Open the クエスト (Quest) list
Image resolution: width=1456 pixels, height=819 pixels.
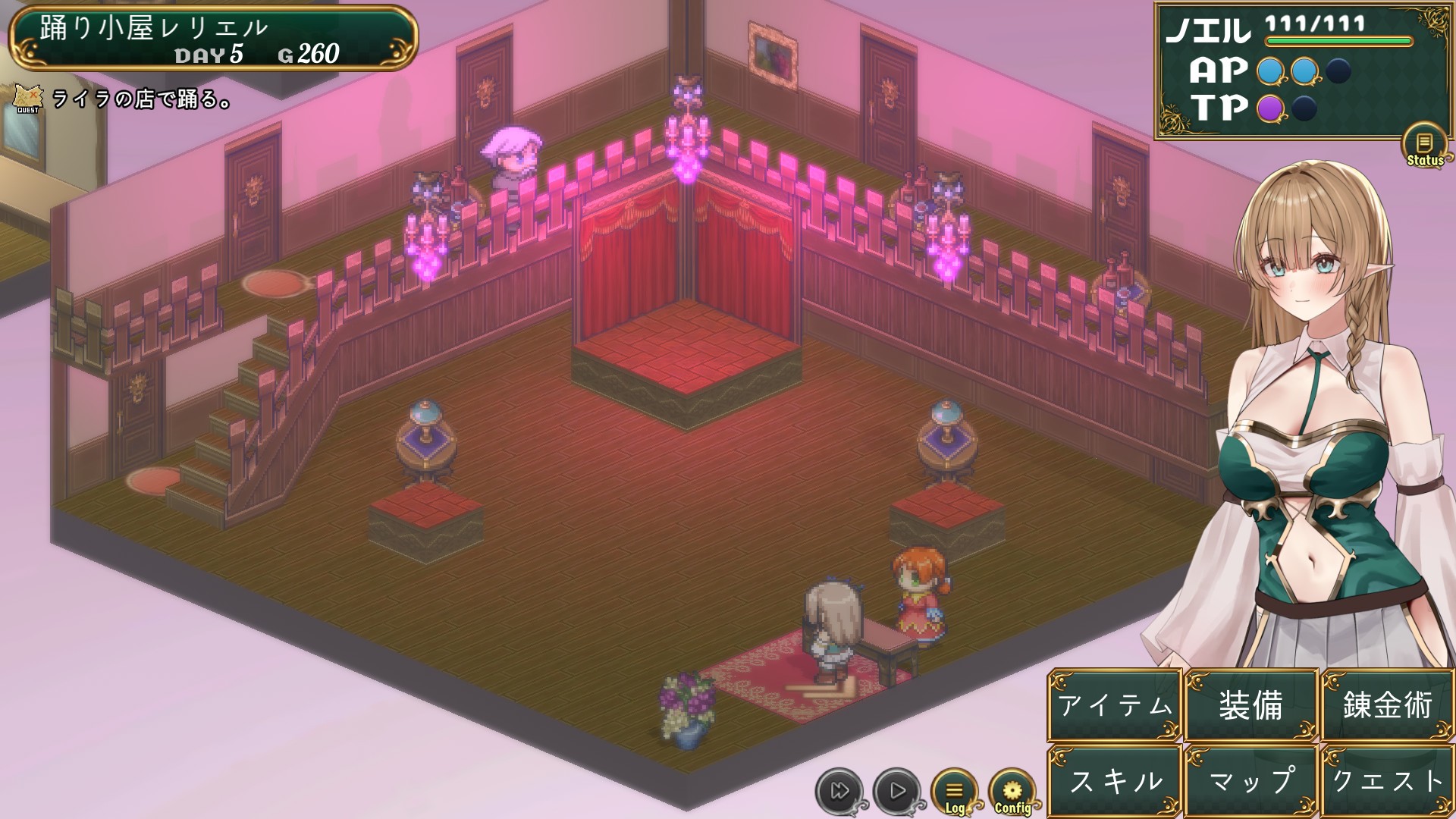click(1387, 781)
